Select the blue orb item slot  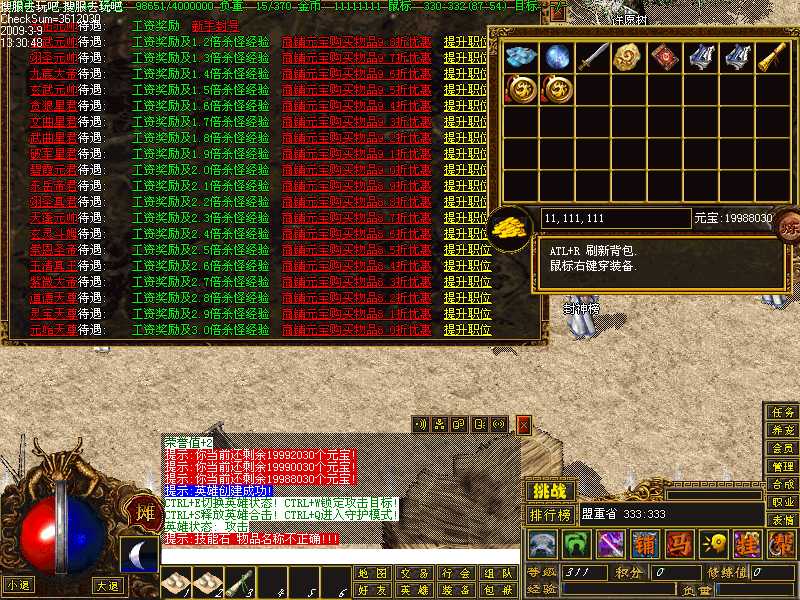coord(557,57)
